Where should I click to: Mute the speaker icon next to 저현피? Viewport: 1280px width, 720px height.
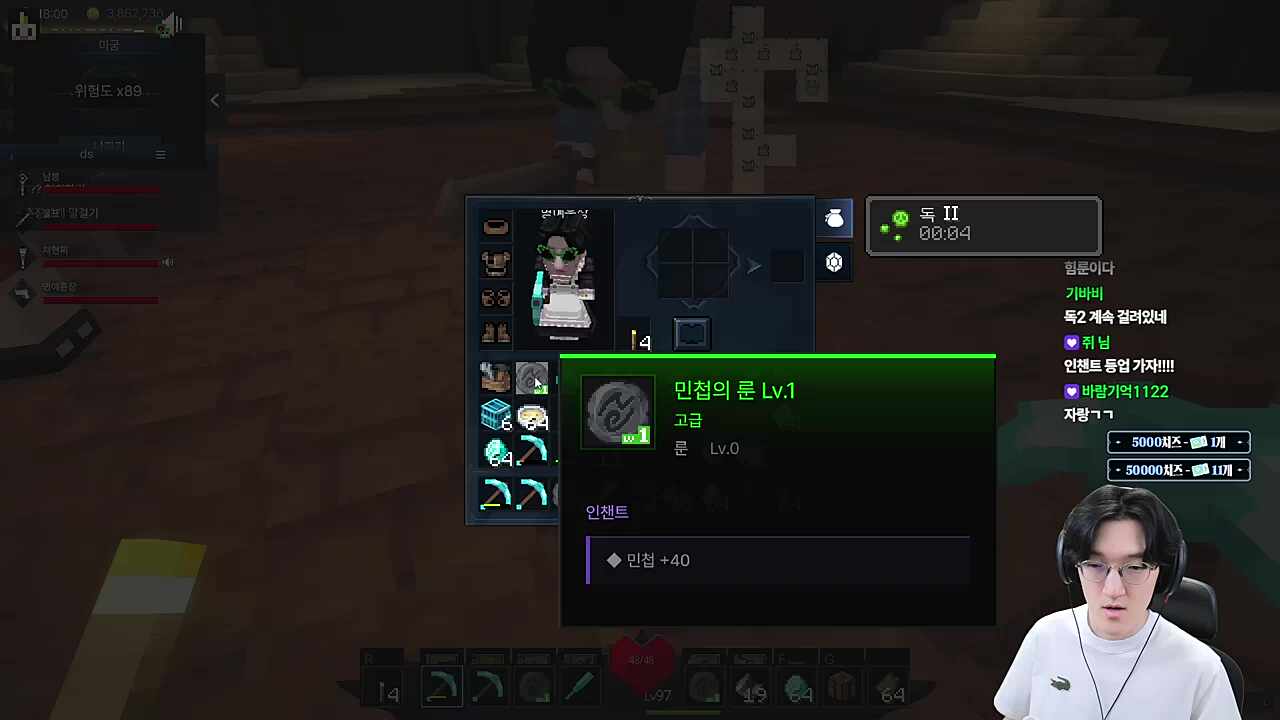click(x=167, y=262)
